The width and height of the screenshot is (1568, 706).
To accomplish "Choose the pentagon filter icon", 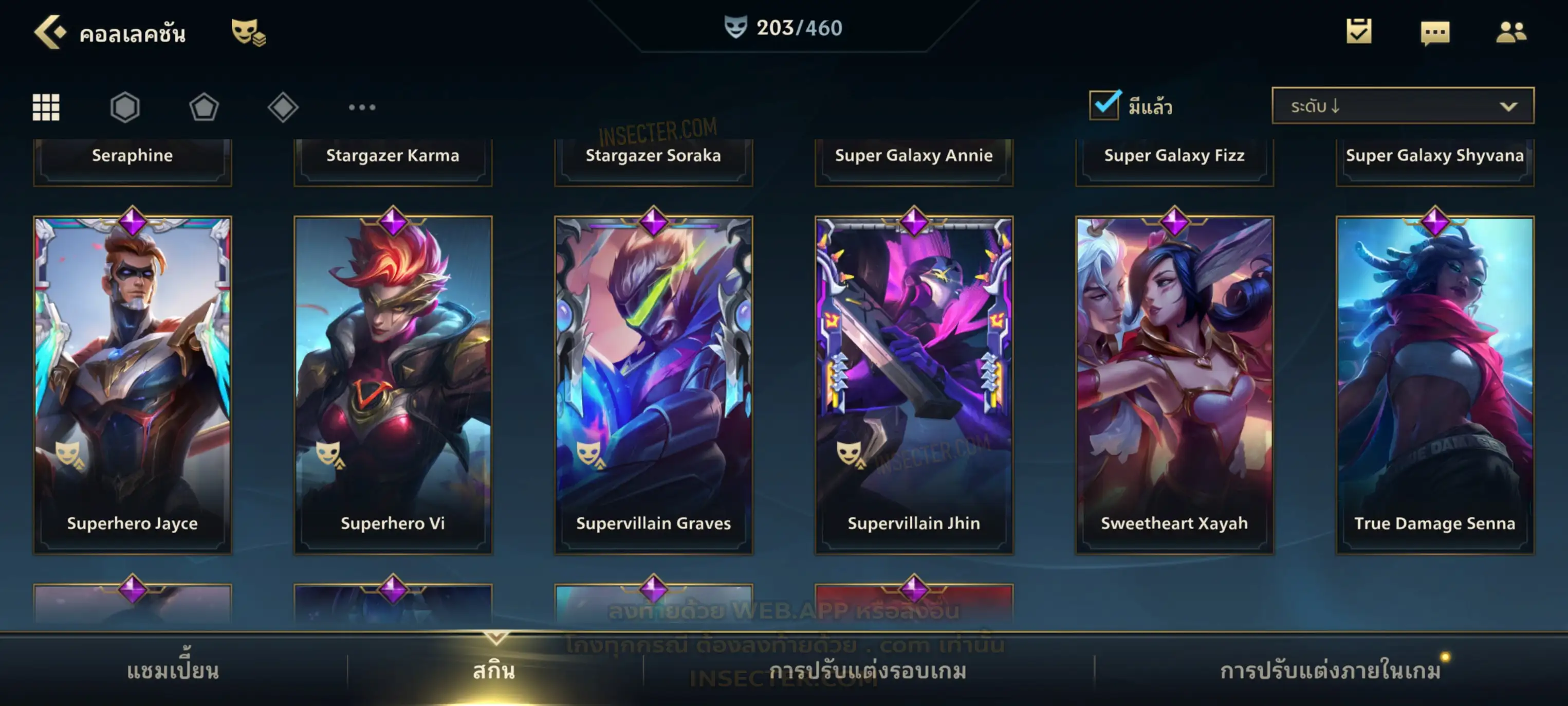I will pyautogui.click(x=204, y=107).
